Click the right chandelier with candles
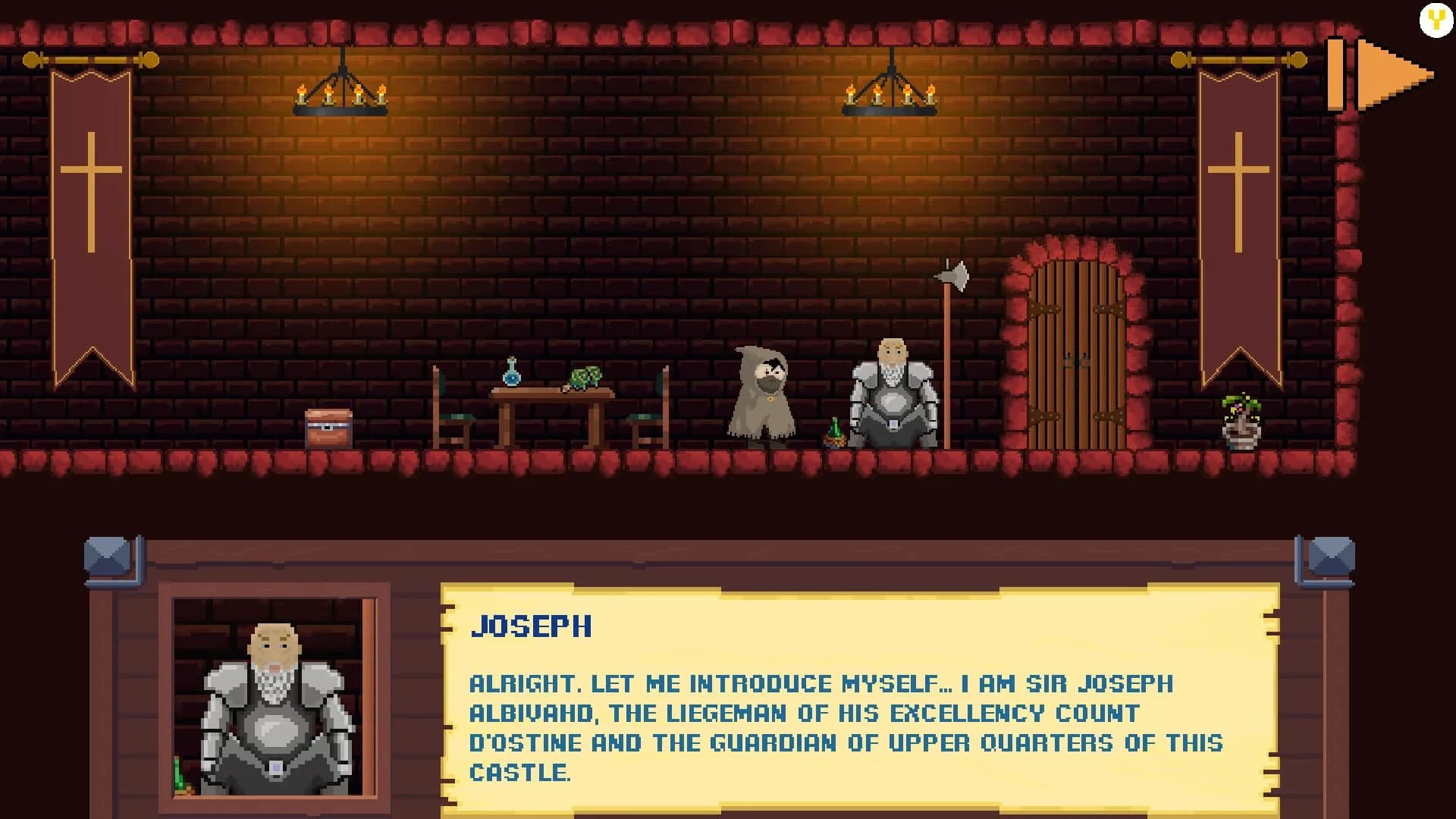1456x819 pixels. 891,95
